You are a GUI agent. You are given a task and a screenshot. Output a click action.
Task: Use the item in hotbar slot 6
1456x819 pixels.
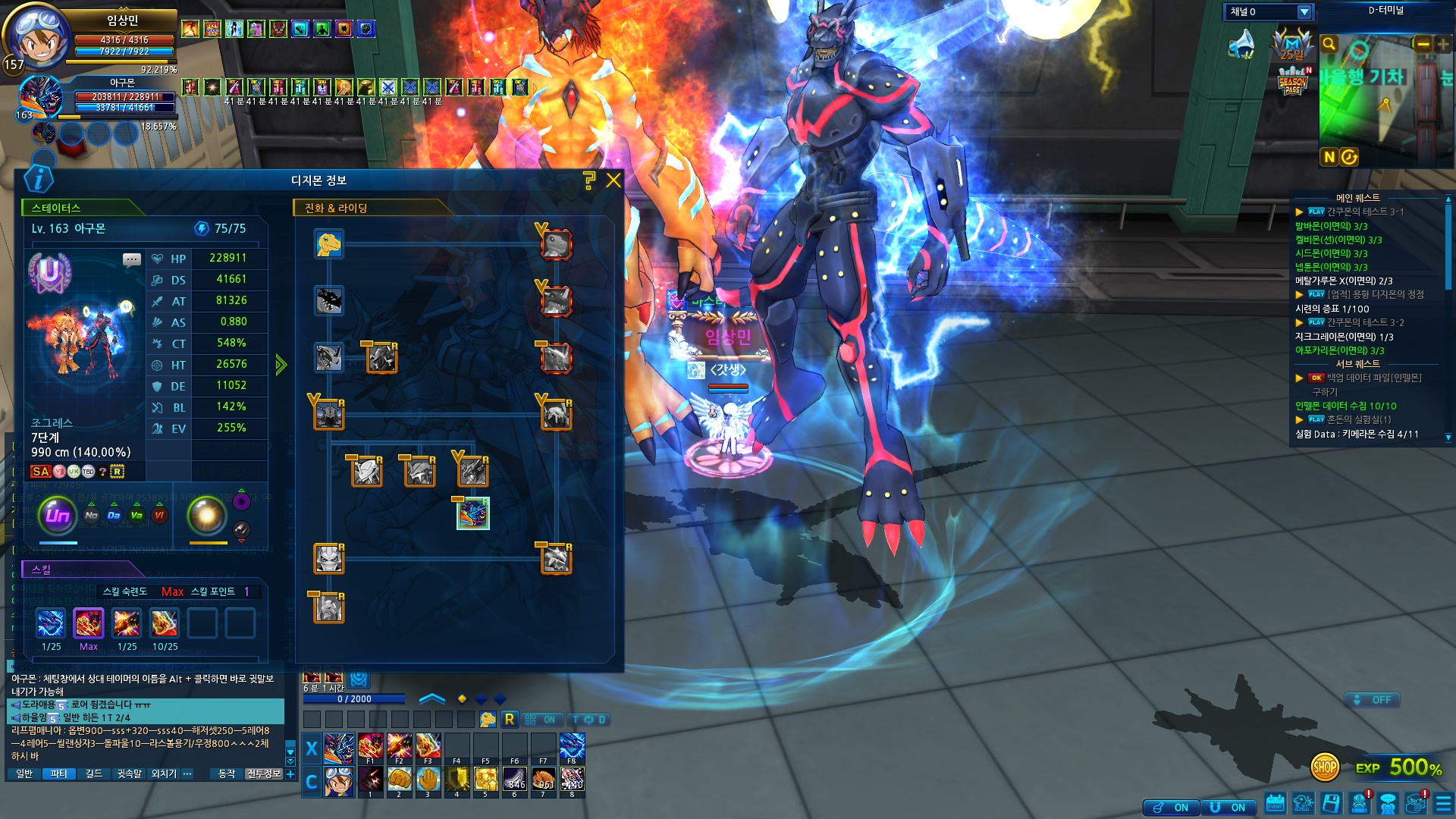click(514, 780)
